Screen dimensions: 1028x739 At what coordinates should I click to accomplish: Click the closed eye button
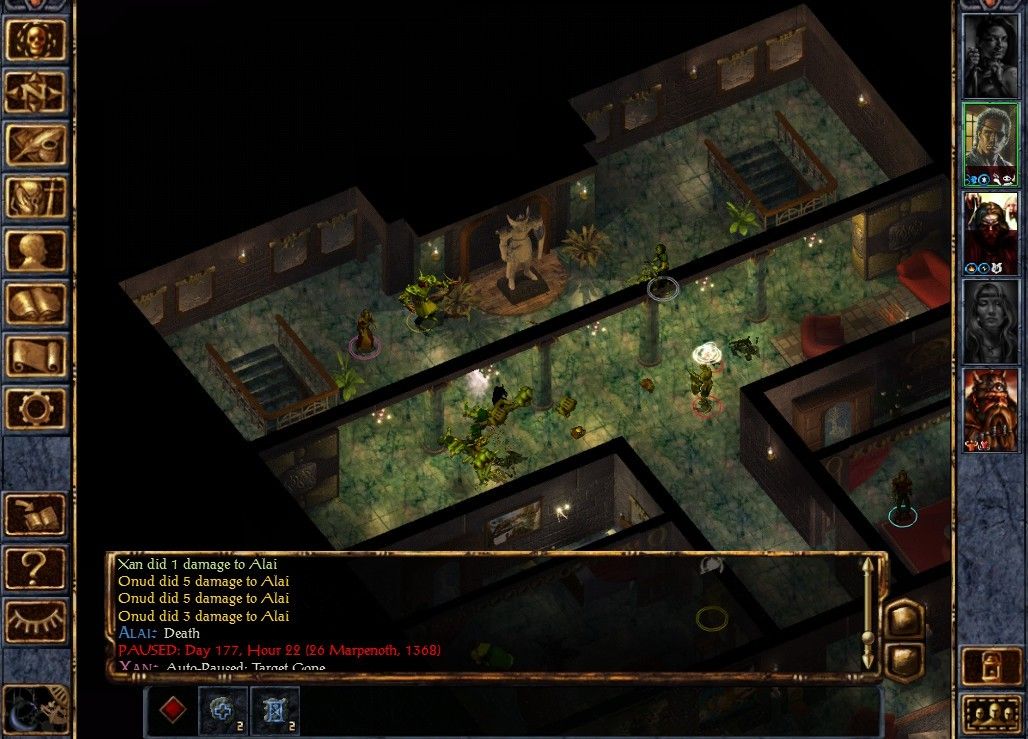pyautogui.click(x=36, y=621)
